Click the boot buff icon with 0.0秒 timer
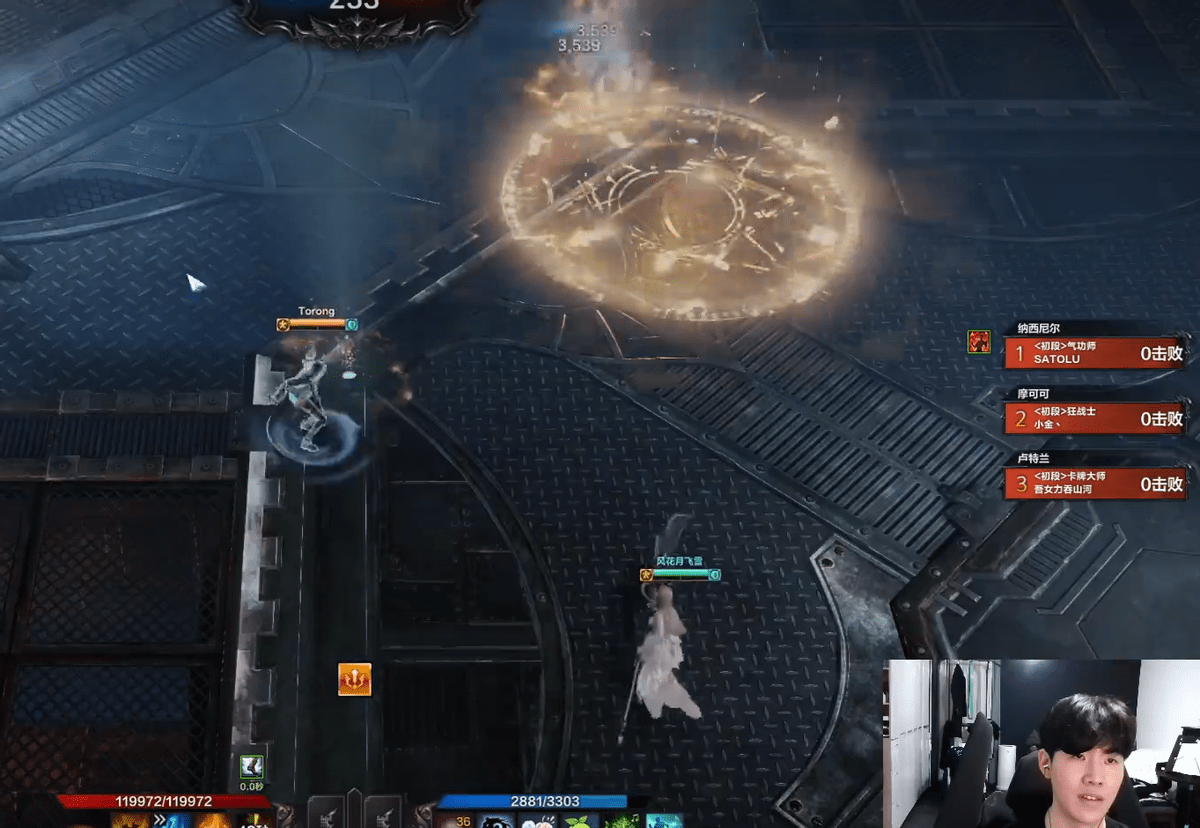This screenshot has width=1200, height=828. (x=252, y=767)
